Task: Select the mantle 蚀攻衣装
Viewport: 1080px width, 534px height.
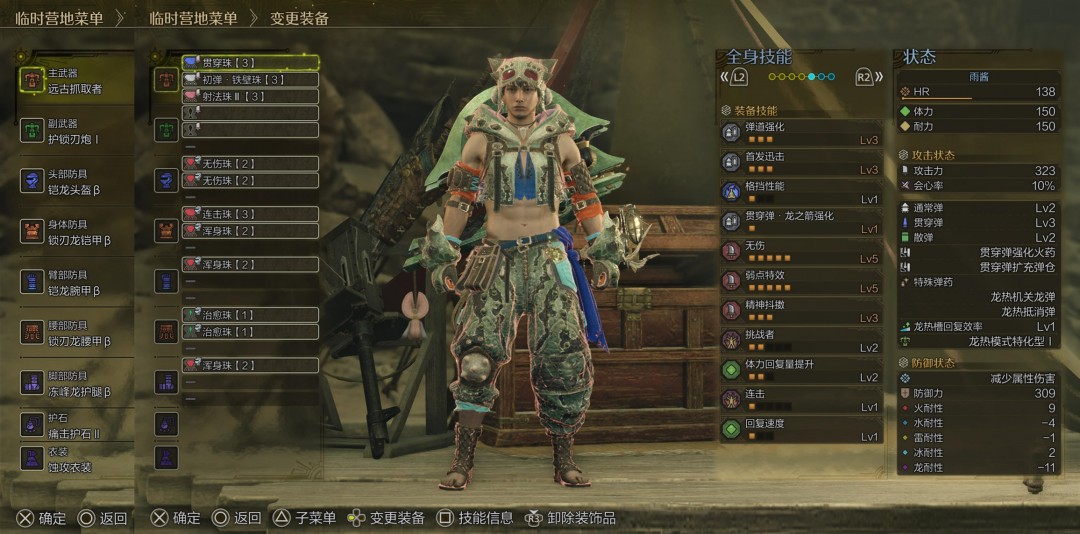Action: point(75,459)
